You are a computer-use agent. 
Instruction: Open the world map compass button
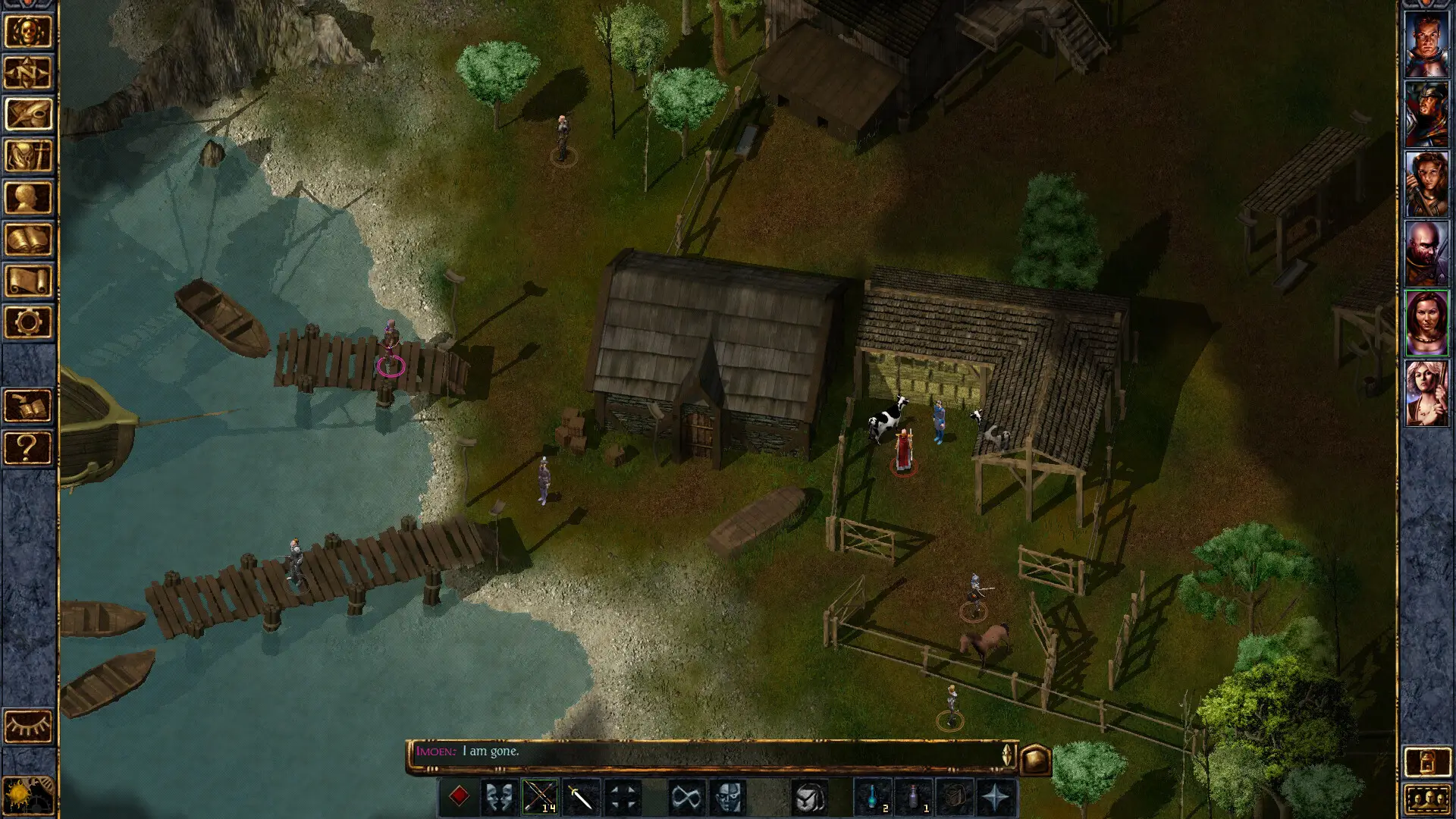click(x=28, y=74)
